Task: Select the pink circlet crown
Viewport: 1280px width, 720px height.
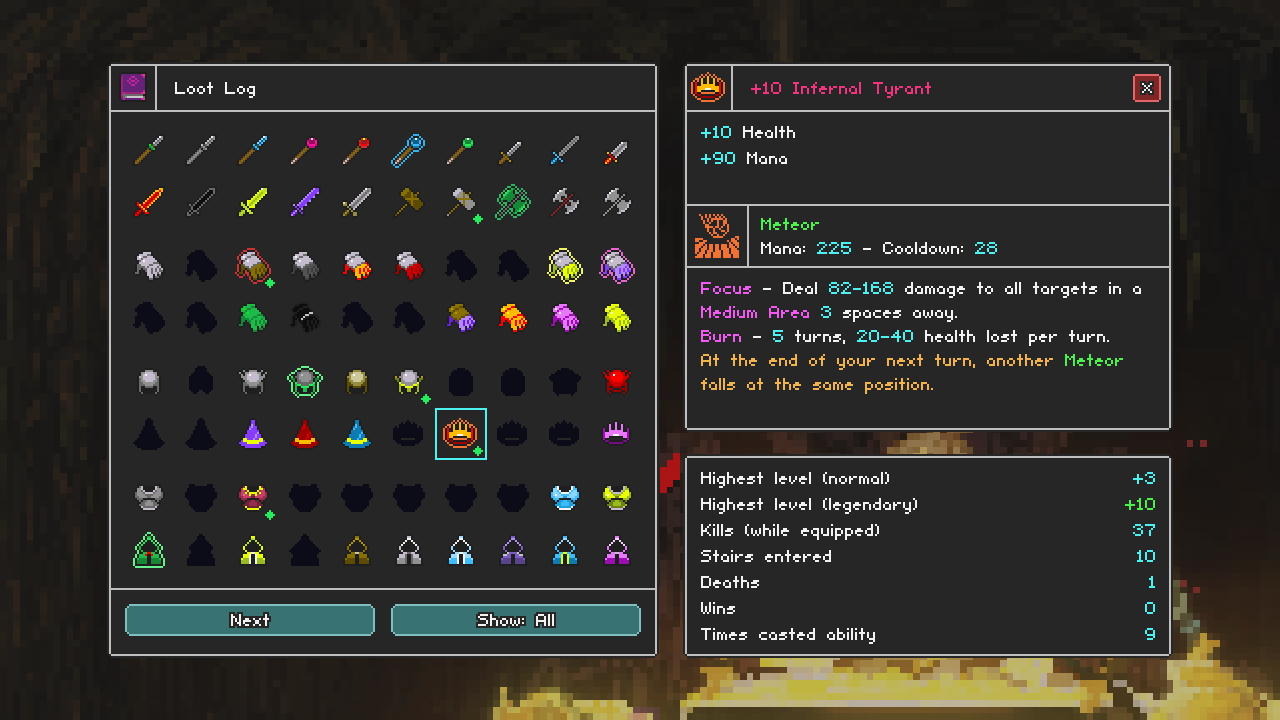Action: pos(617,432)
